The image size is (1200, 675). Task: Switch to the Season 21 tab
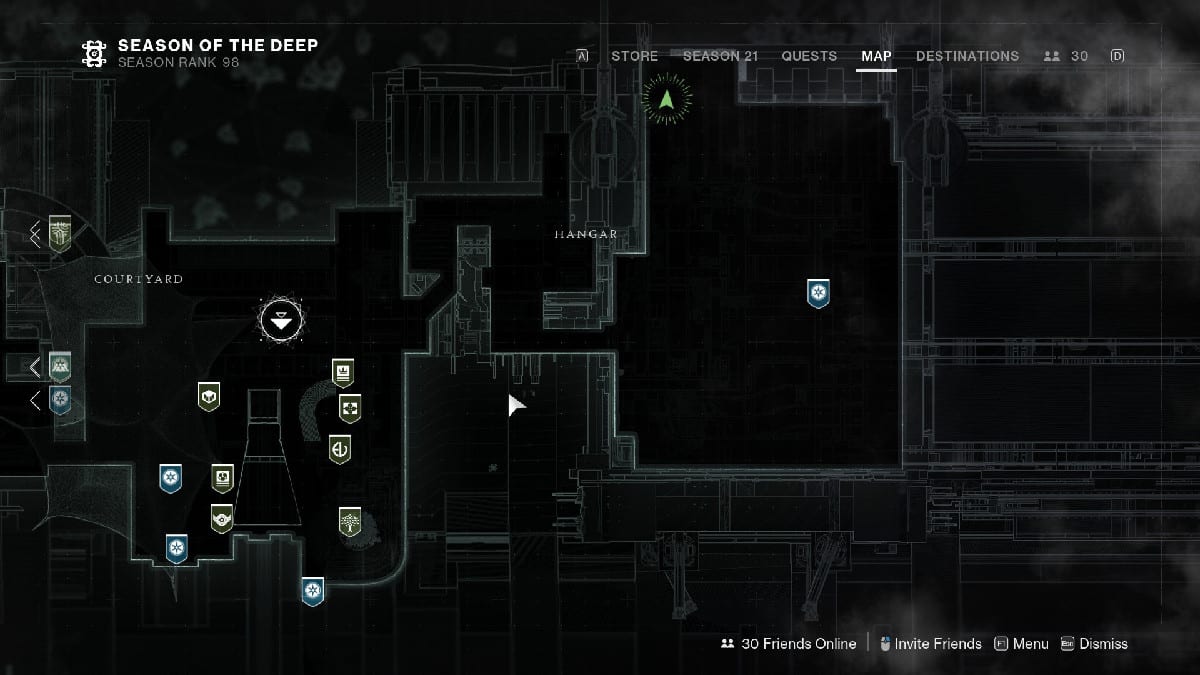click(x=720, y=56)
